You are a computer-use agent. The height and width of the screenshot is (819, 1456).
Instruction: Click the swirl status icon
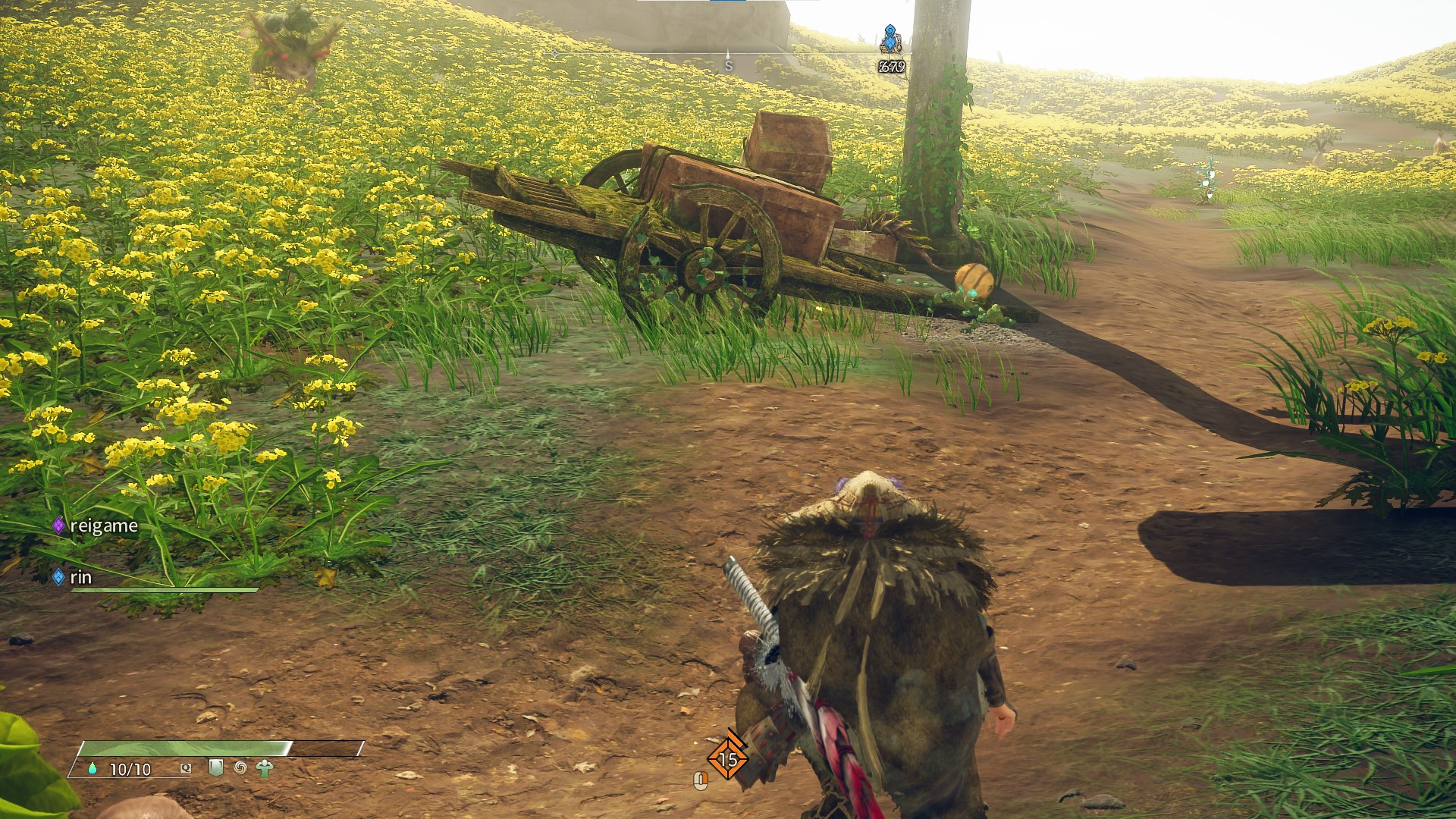[240, 767]
